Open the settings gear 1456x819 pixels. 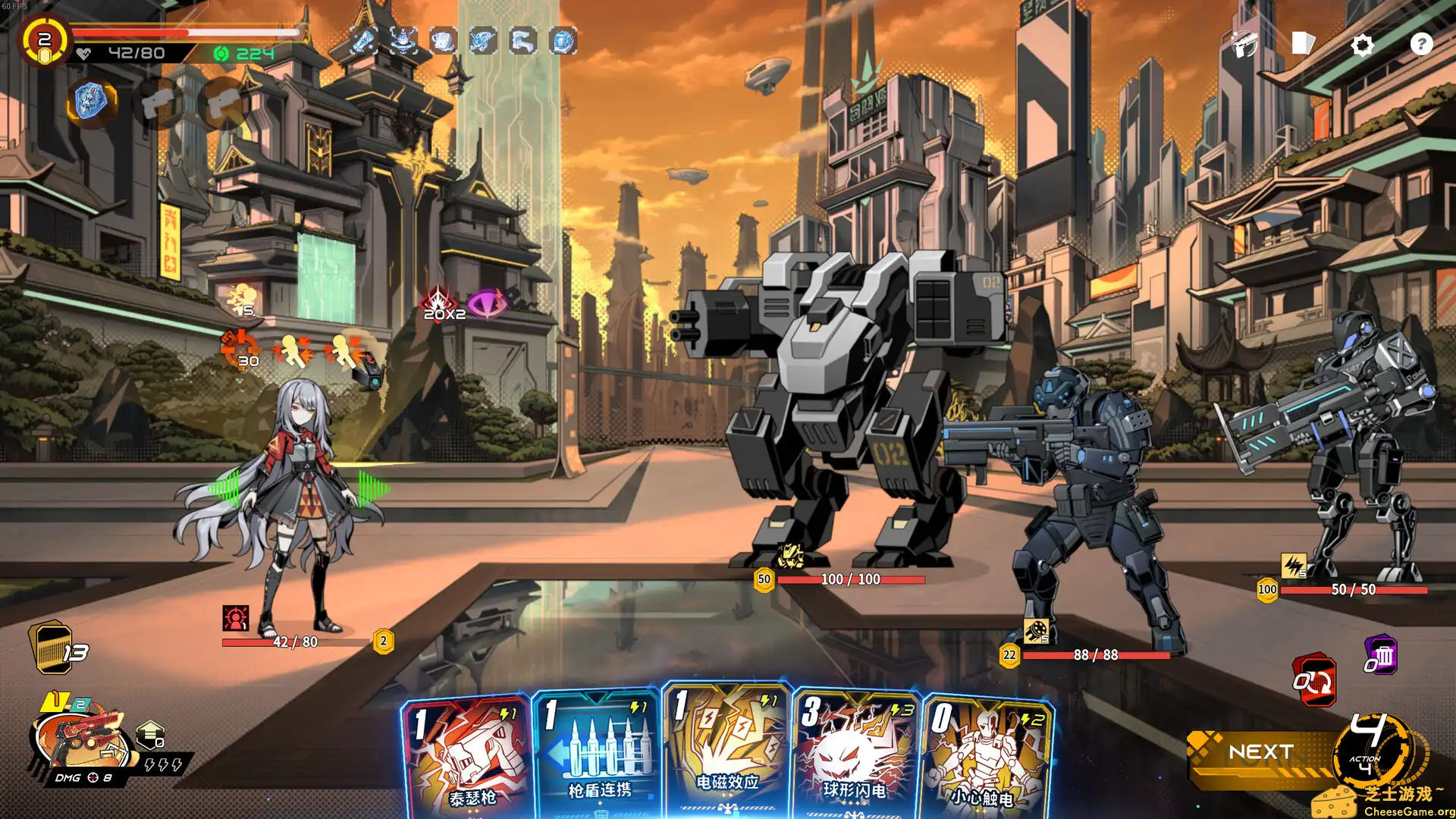pyautogui.click(x=1362, y=45)
